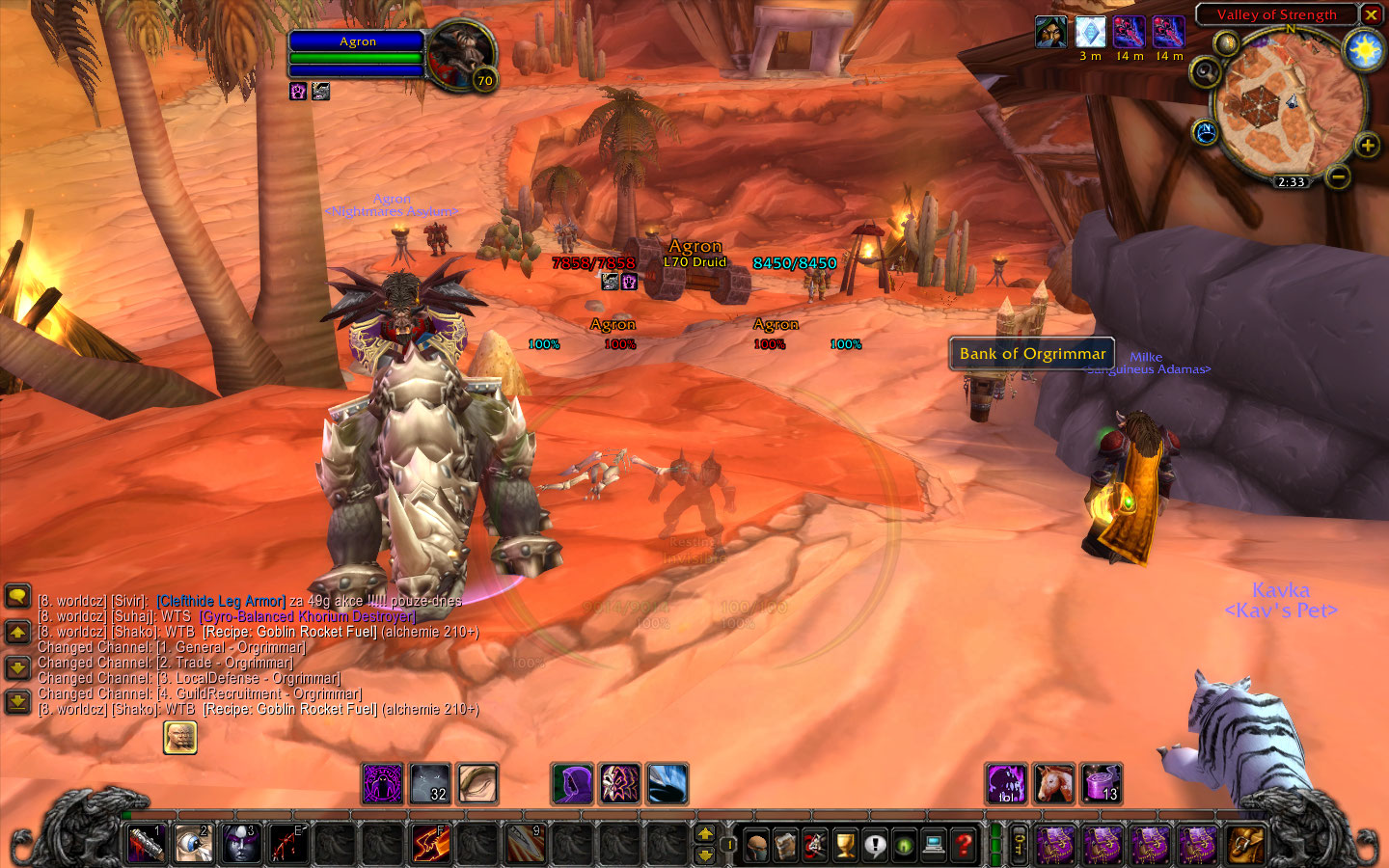Zoom out the minimap with minus button

pyautogui.click(x=1337, y=176)
